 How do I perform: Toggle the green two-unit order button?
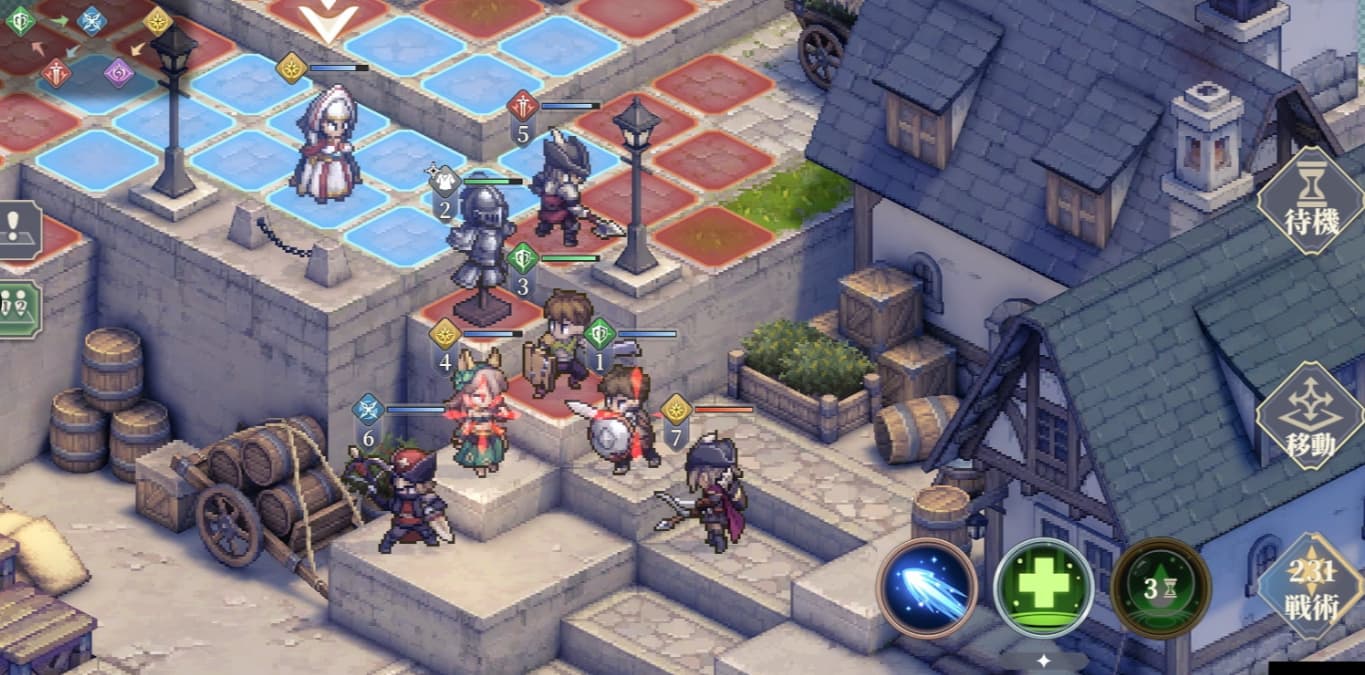point(17,308)
